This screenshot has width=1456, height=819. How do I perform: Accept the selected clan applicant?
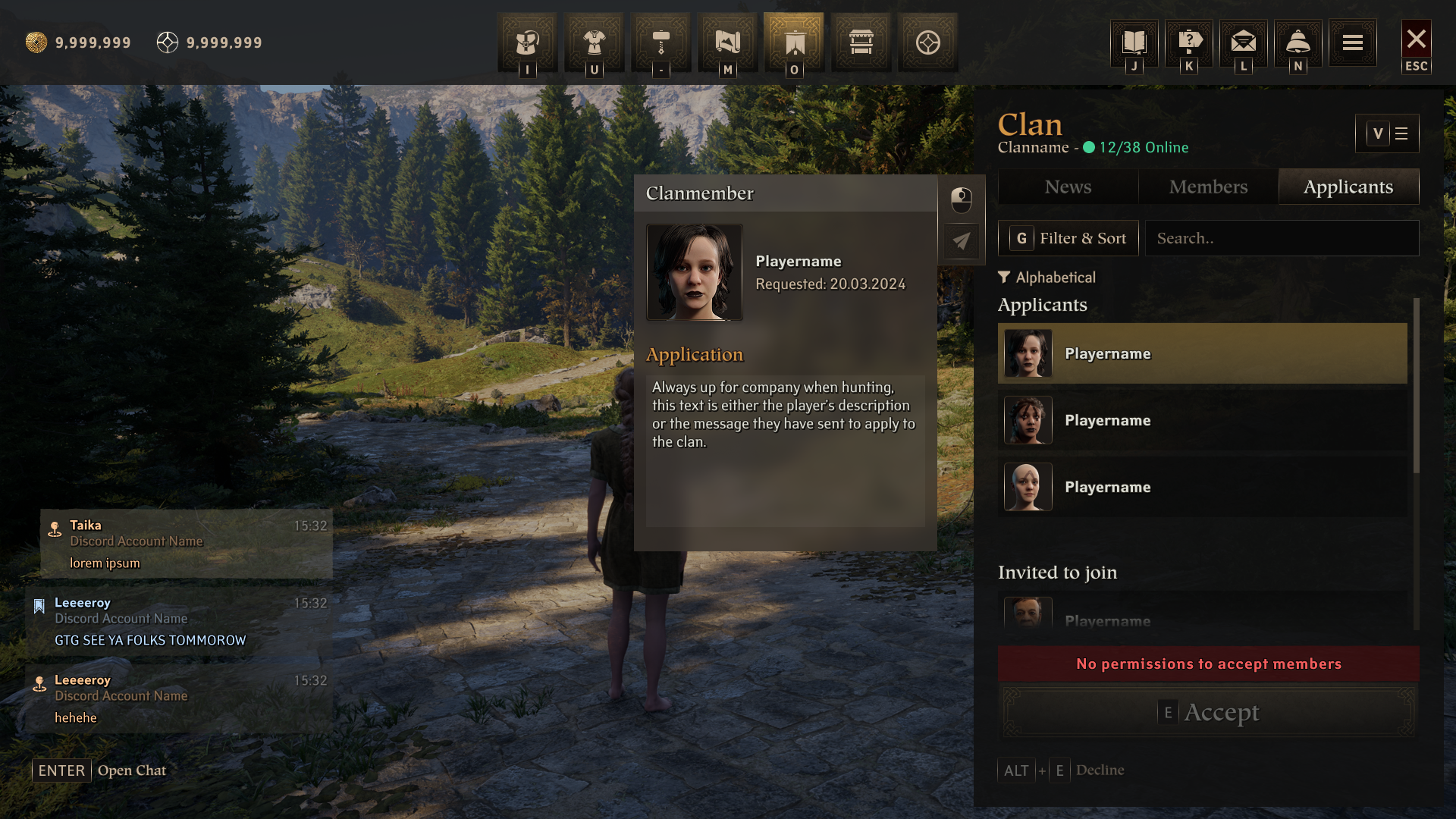1208,712
